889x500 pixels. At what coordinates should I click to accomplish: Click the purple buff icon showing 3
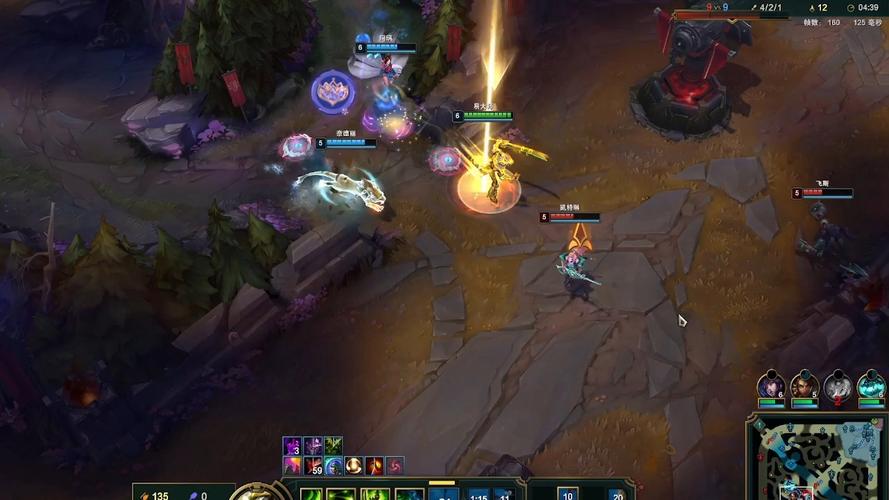tap(292, 446)
